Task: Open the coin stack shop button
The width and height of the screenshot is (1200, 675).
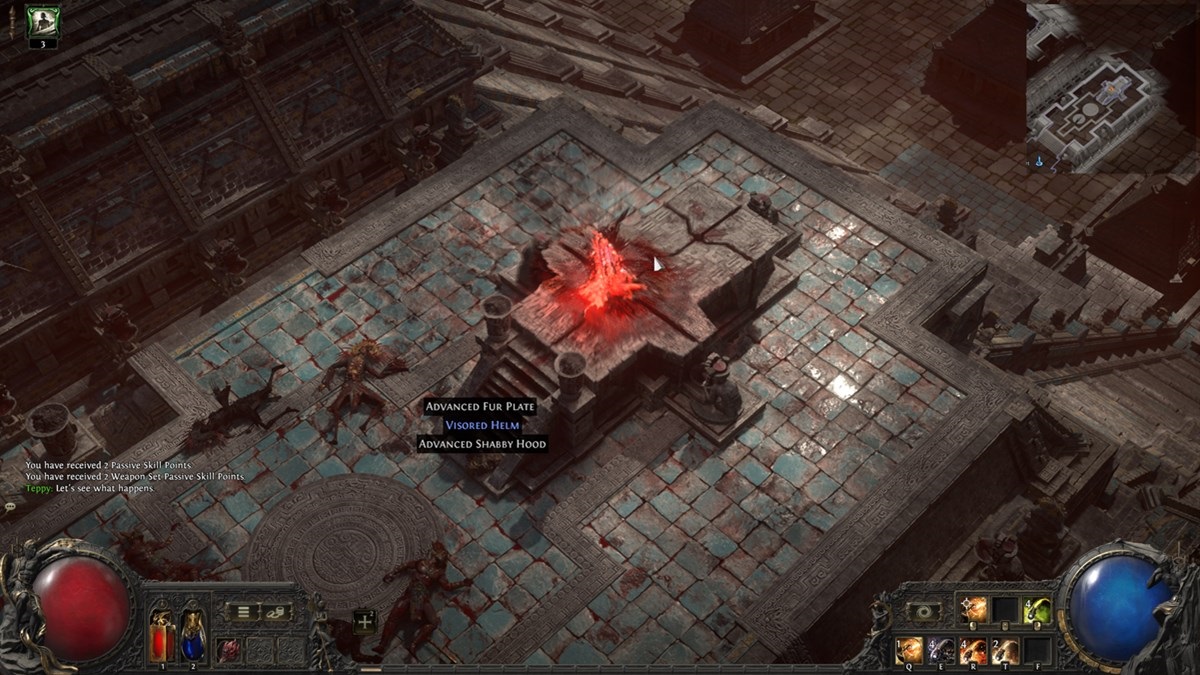Action: point(276,612)
